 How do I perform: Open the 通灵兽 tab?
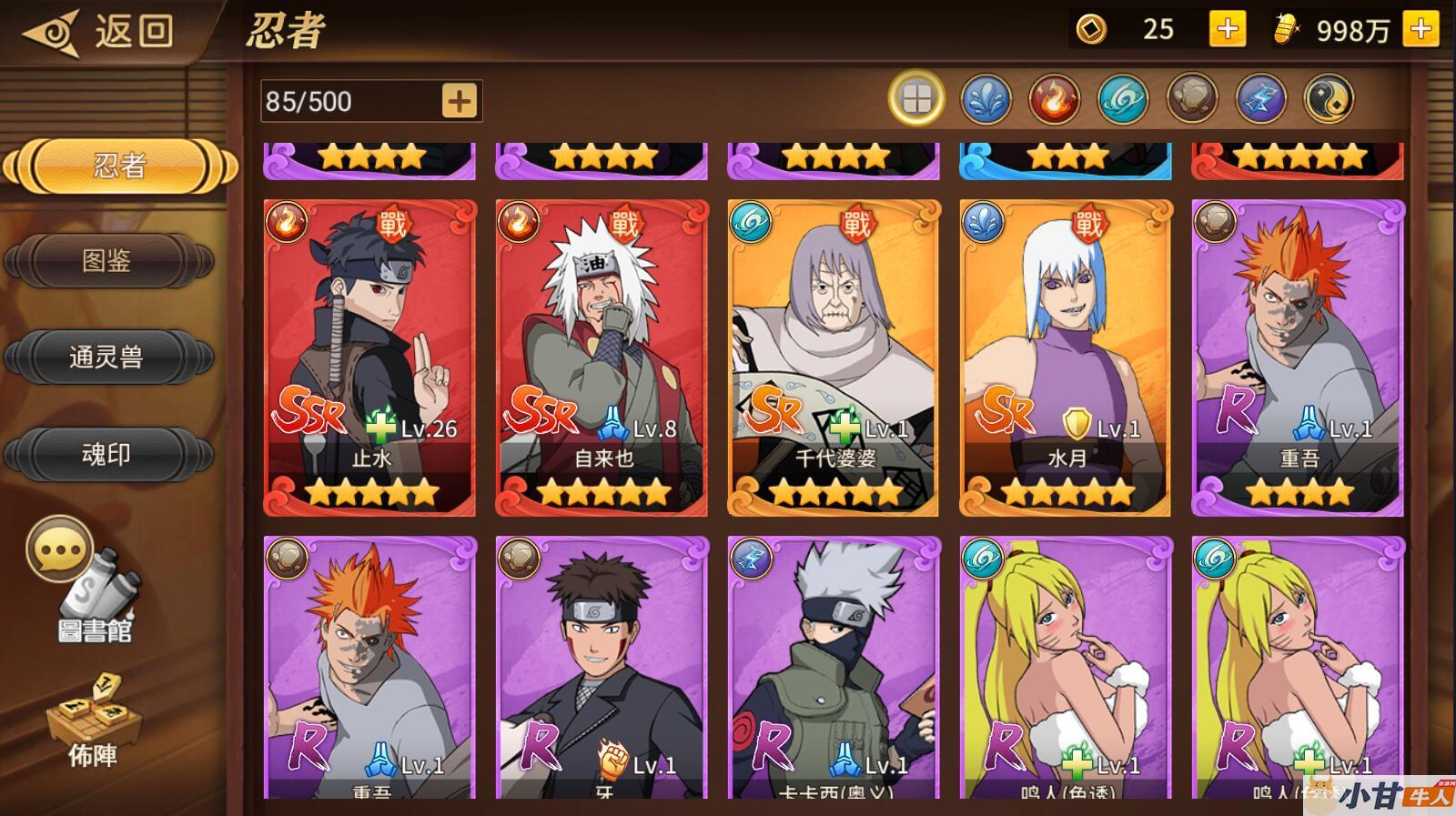tap(108, 357)
